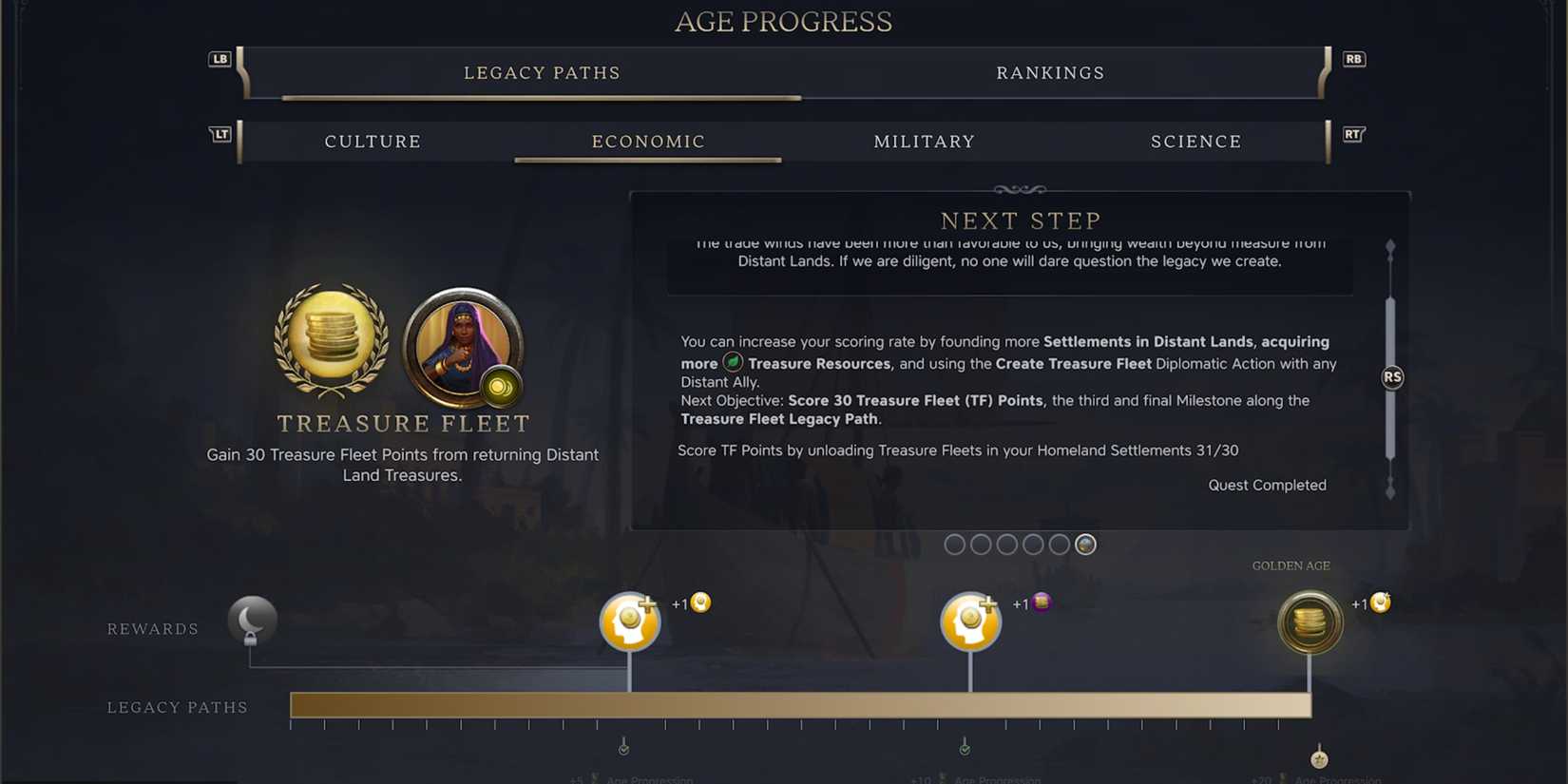The image size is (1568, 784).
Task: Click the RS scroll indicator on the right
Action: (1391, 376)
